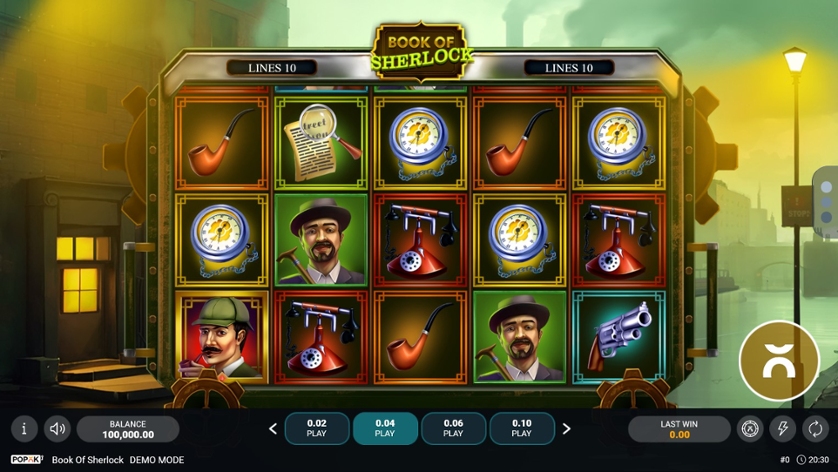838x472 pixels.
Task: Select the 0.02 play bet
Action: tap(317, 428)
